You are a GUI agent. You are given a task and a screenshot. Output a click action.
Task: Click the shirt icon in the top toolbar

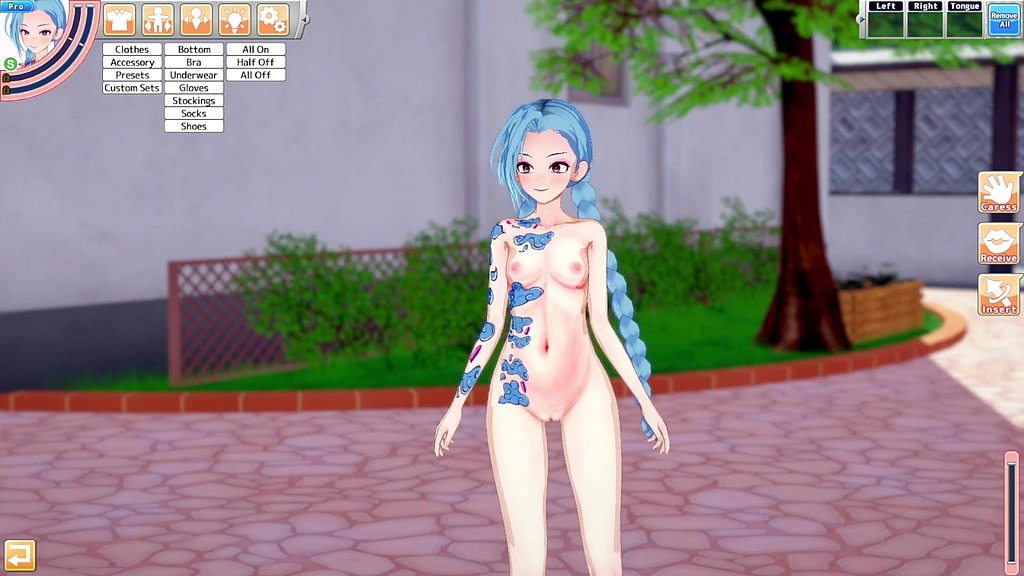(x=120, y=18)
